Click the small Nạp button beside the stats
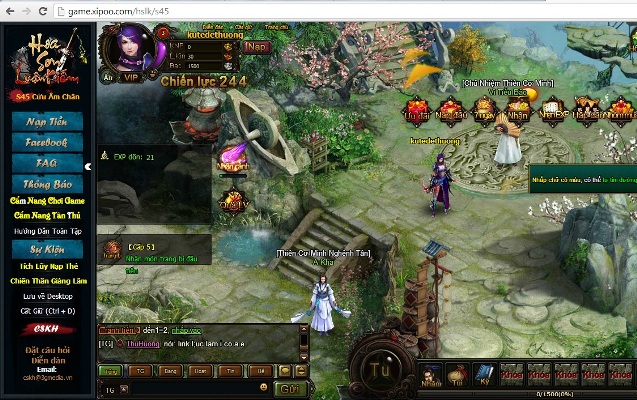637x400 pixels. (256, 46)
